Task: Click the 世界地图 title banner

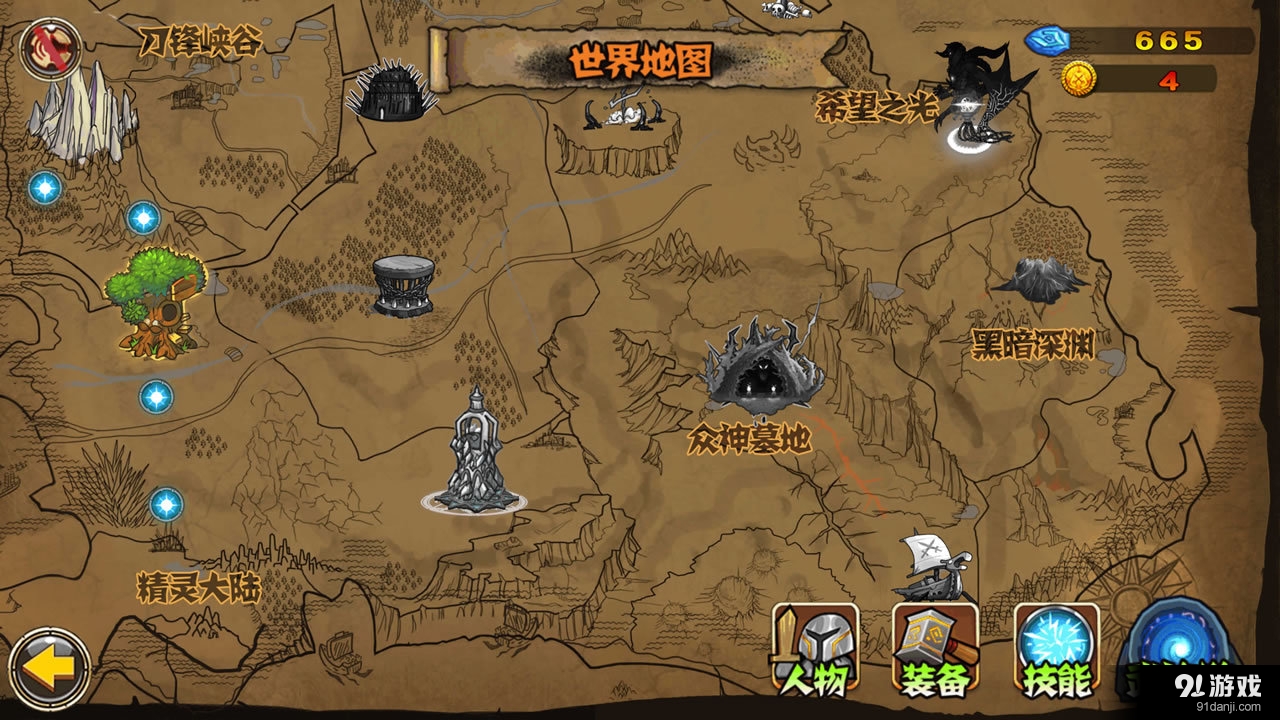Action: tap(640, 60)
